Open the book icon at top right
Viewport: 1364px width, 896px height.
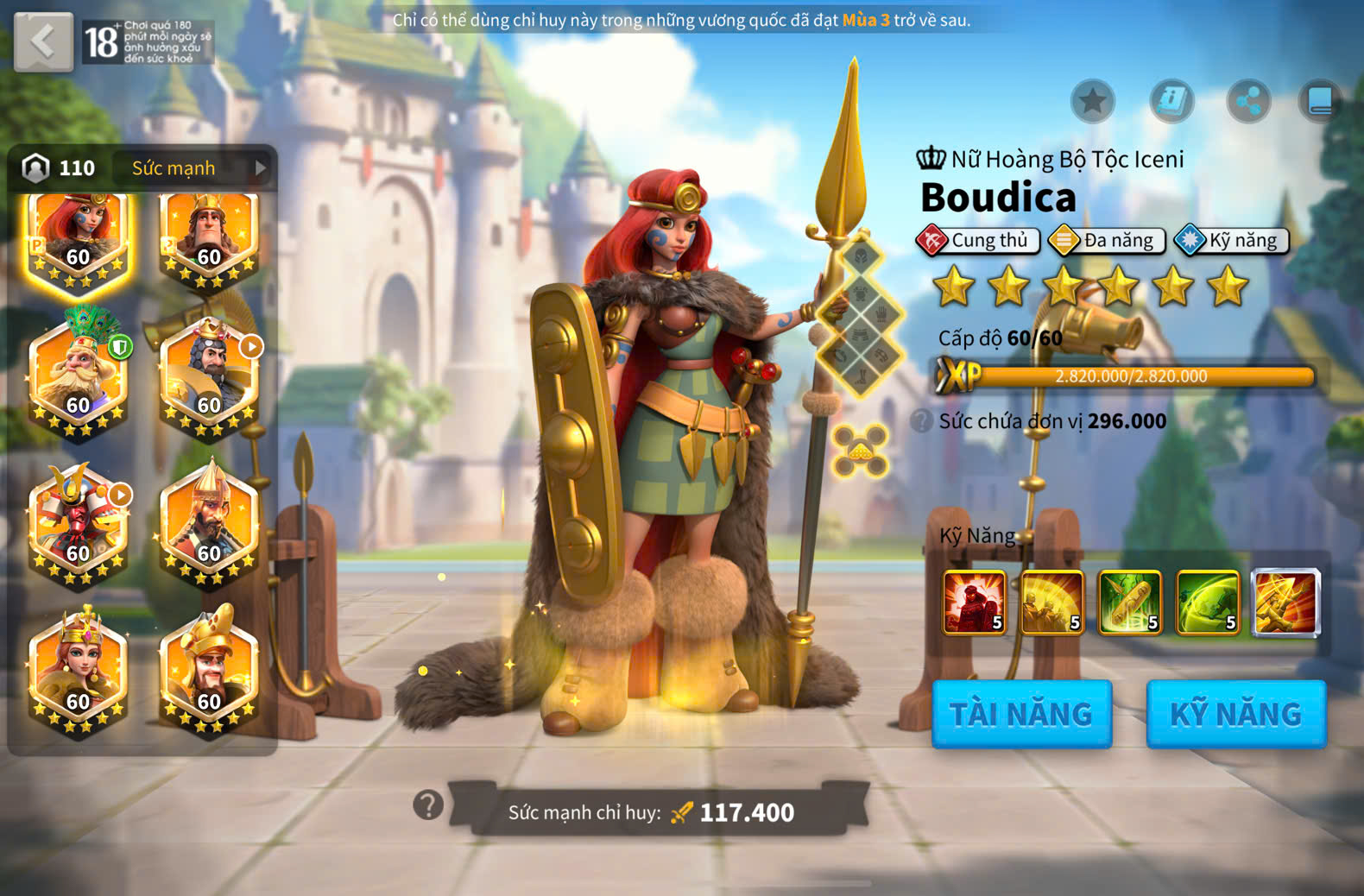coord(1320,102)
